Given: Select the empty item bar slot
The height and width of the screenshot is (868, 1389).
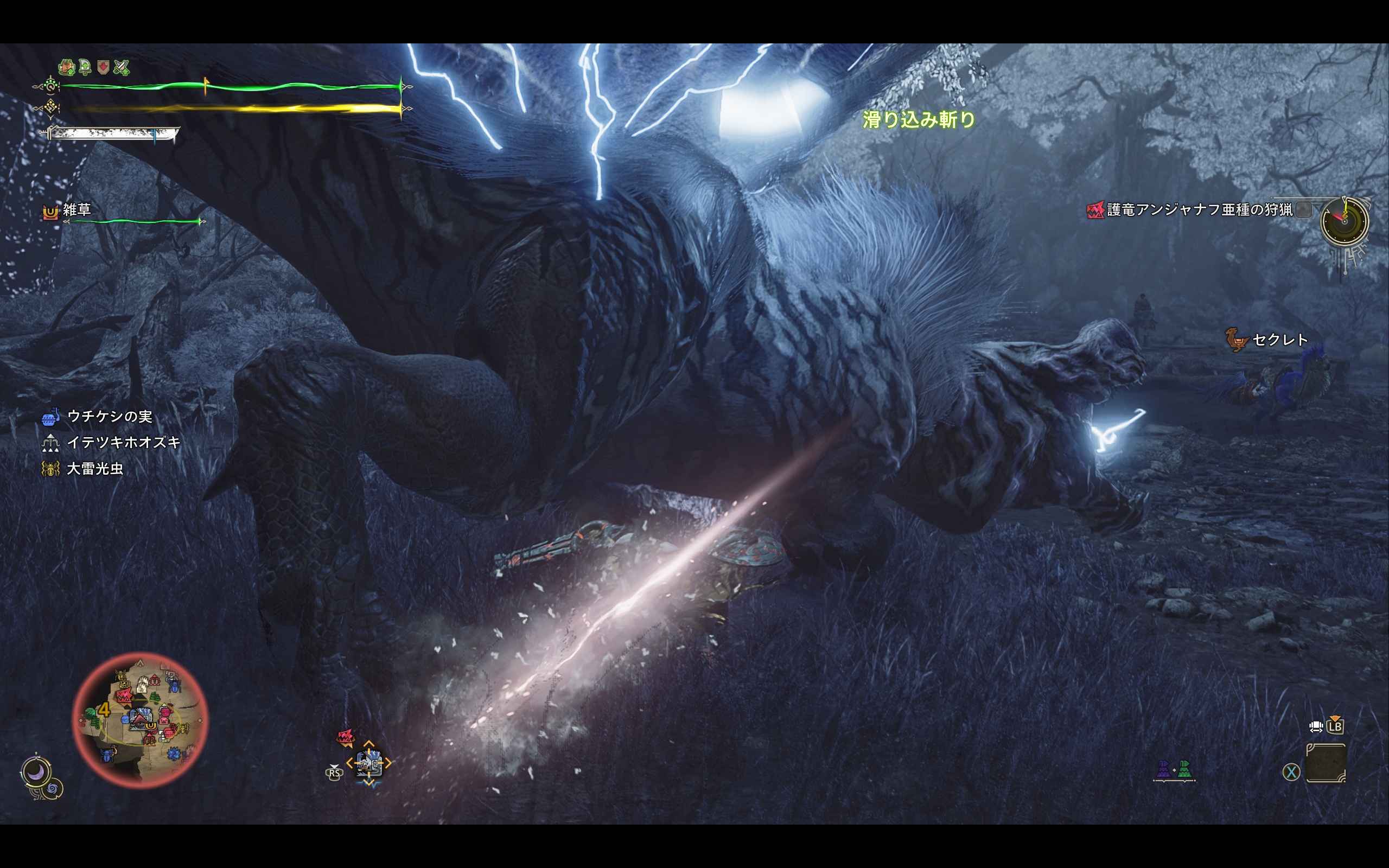Looking at the screenshot, I should 1326,763.
